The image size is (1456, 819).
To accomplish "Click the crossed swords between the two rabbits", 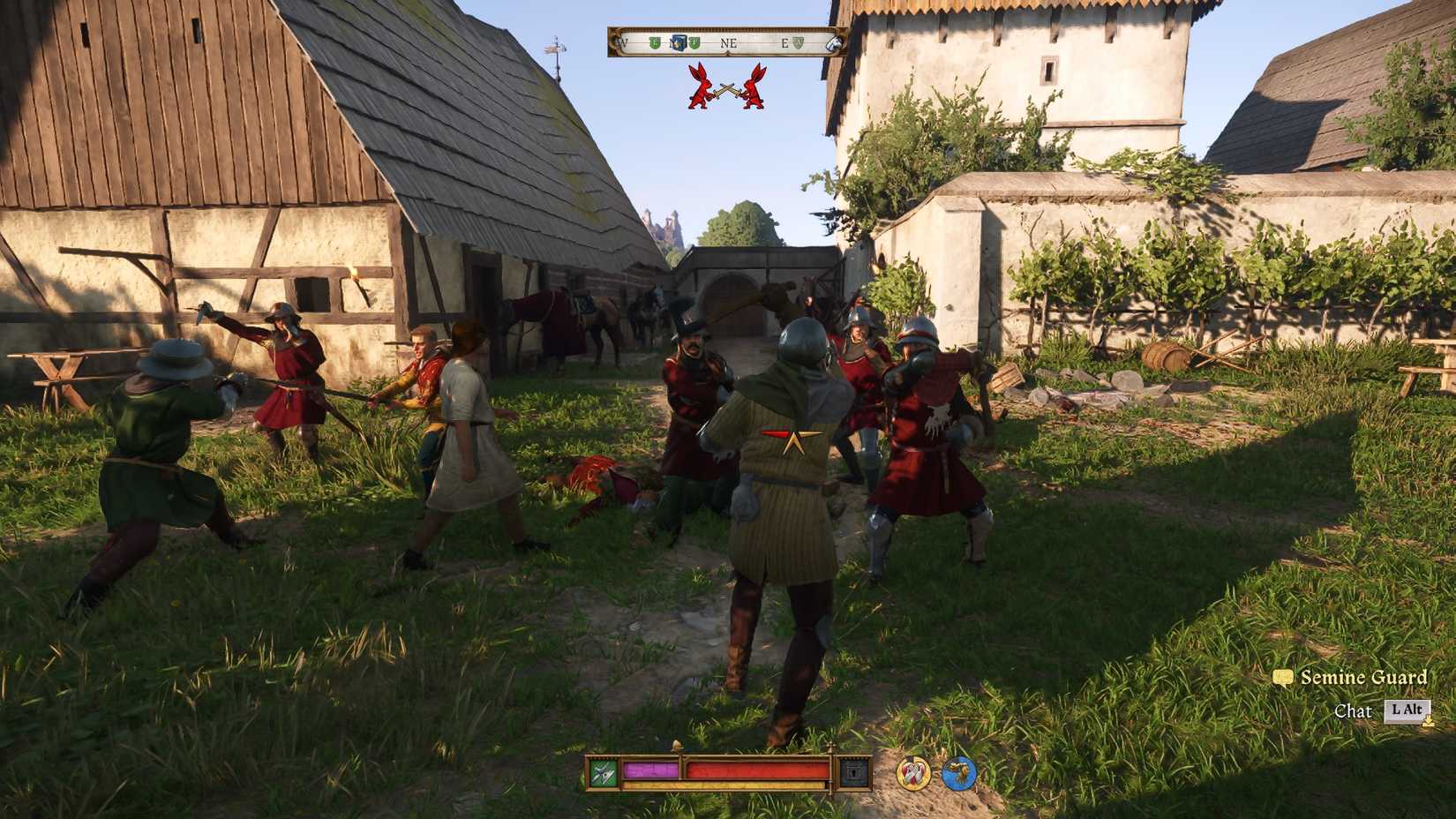I will (x=725, y=88).
